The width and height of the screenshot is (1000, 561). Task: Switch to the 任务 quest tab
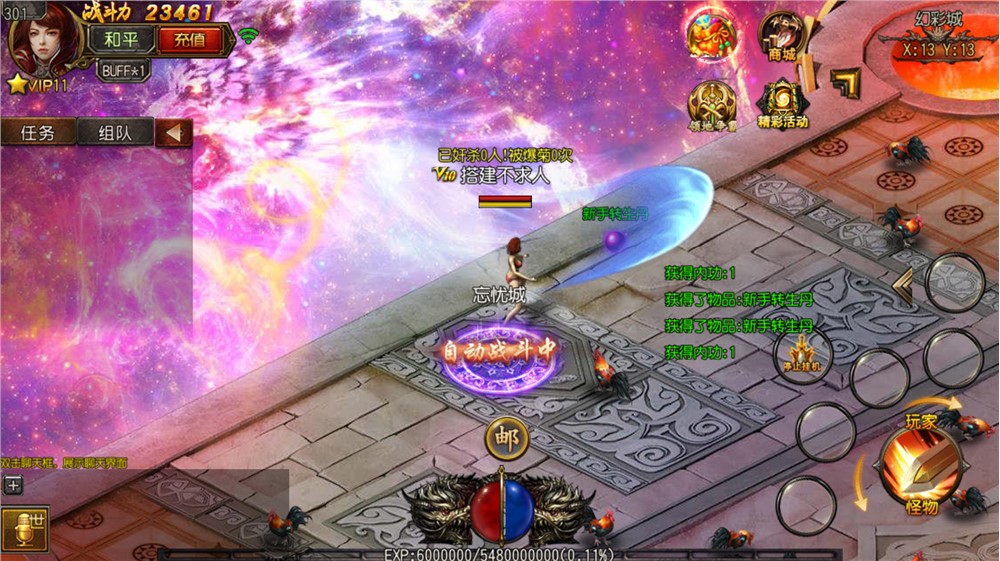37,133
